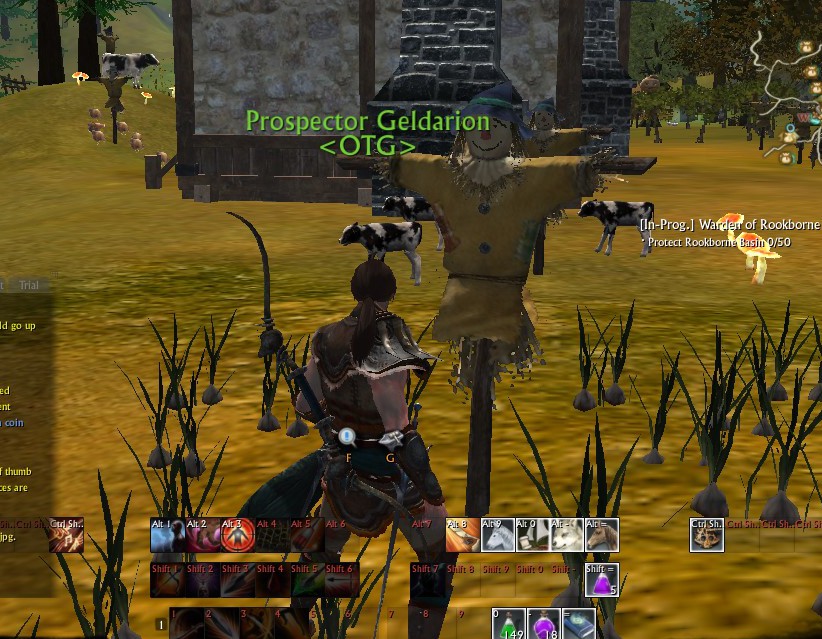The width and height of the screenshot is (822, 639).
Task: Drink the purple potion with 18 charges
Action: [x=544, y=624]
